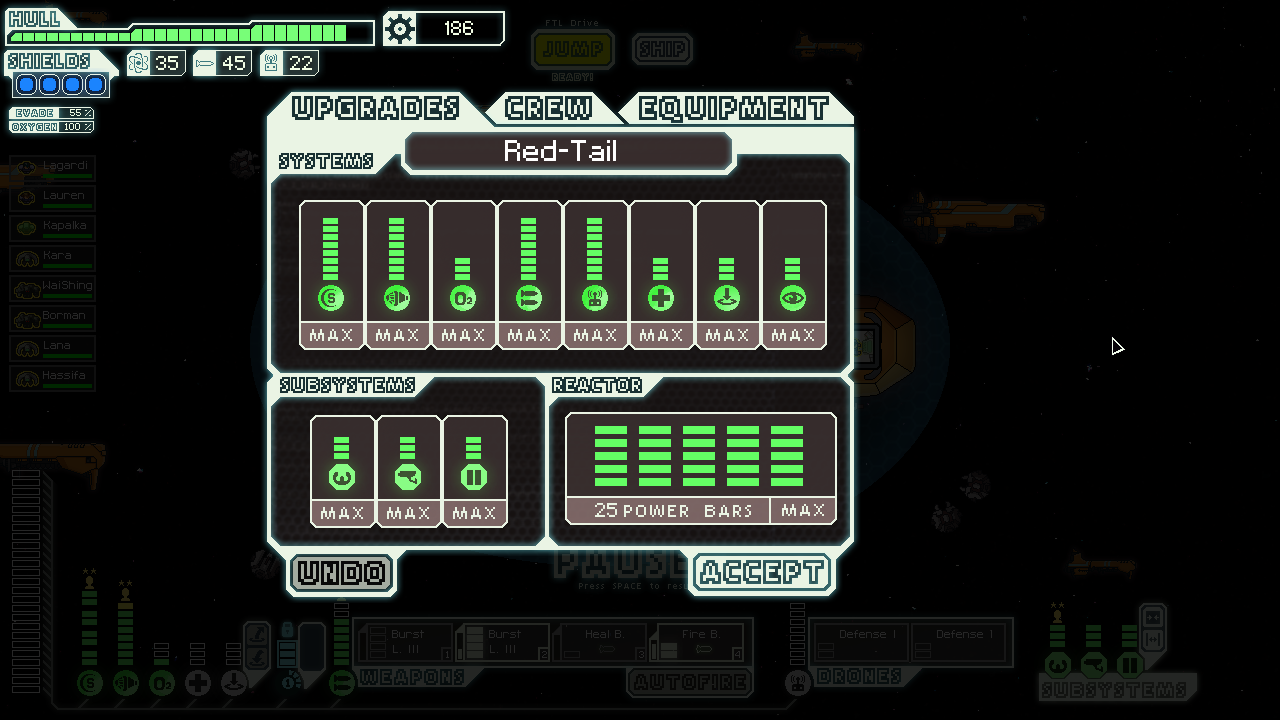Select the Piloting subsystem upgrade column
The width and height of the screenshot is (1280, 720).
(342, 470)
